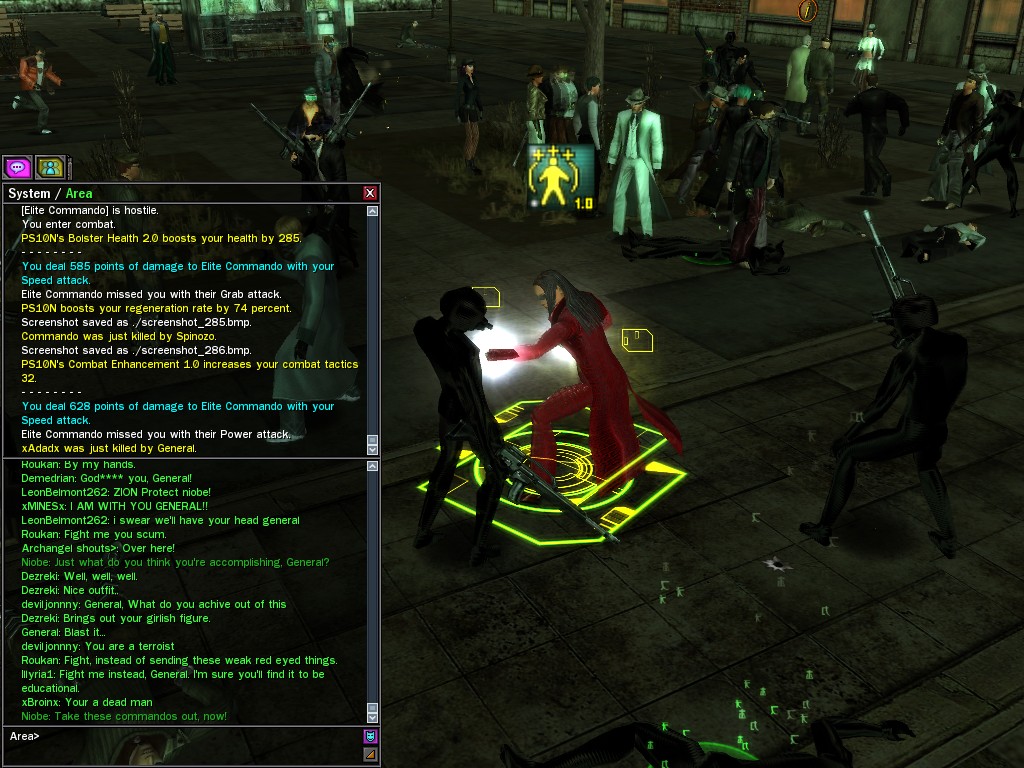
Task: Click the purple face icon beside chat input
Action: point(370,736)
